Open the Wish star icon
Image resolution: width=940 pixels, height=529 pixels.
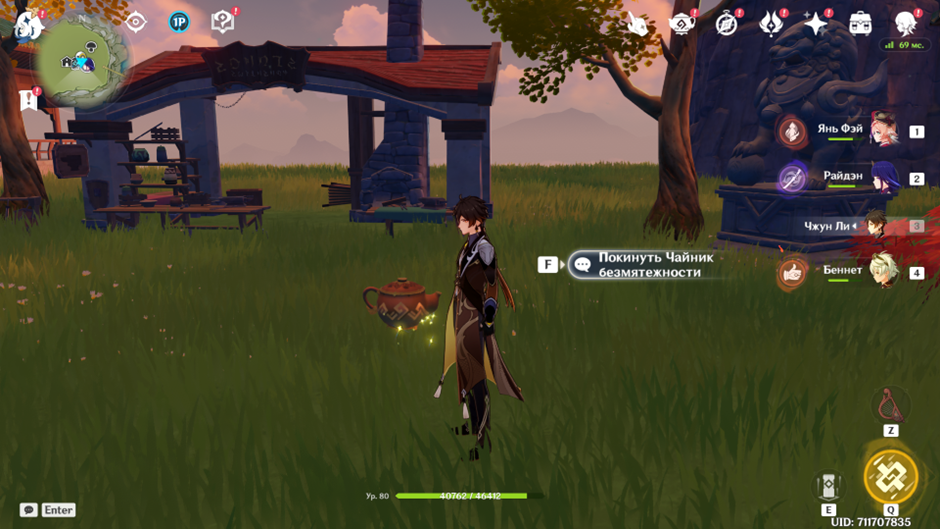(816, 24)
